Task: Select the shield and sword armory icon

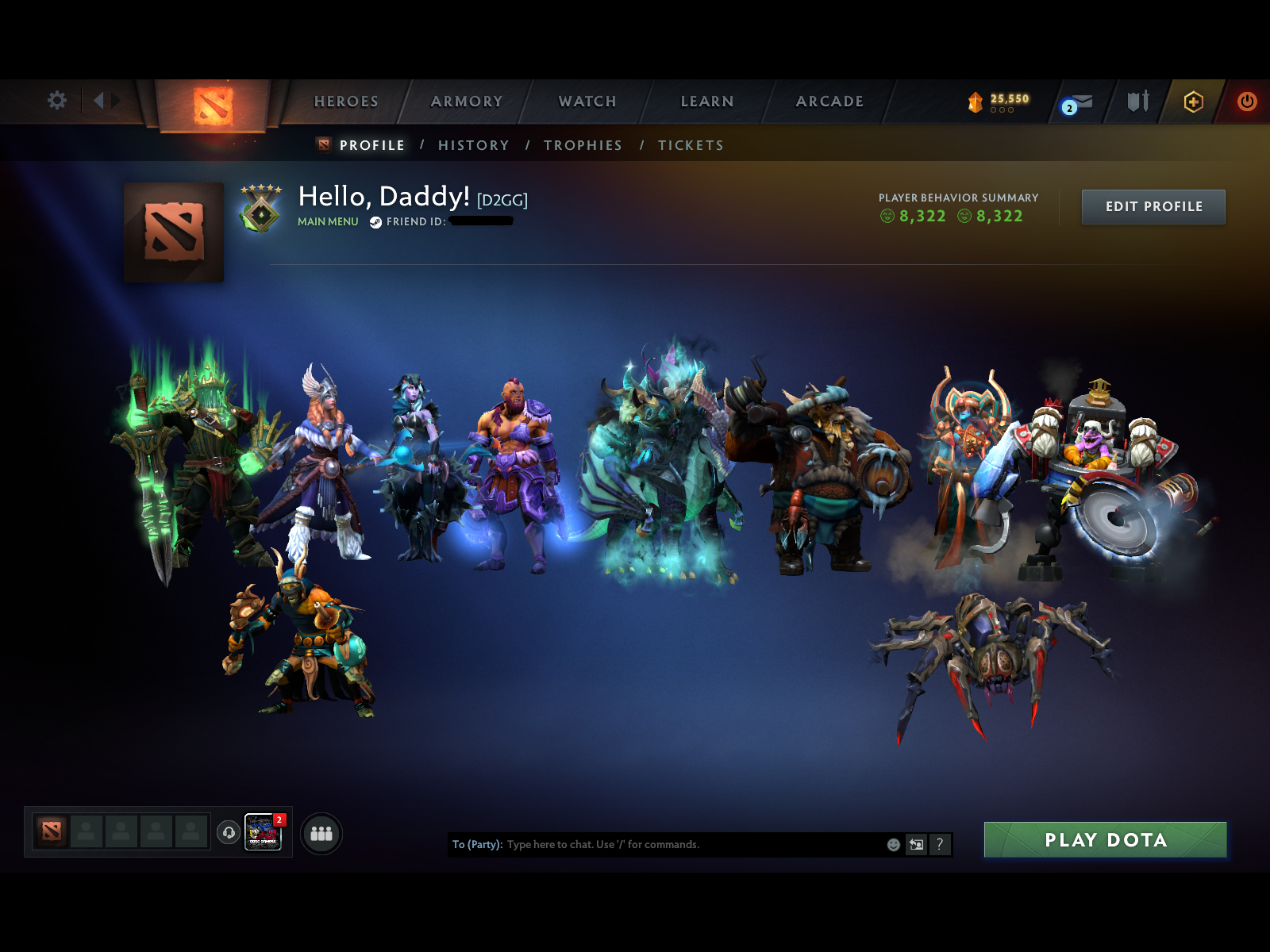Action: pyautogui.click(x=1137, y=102)
